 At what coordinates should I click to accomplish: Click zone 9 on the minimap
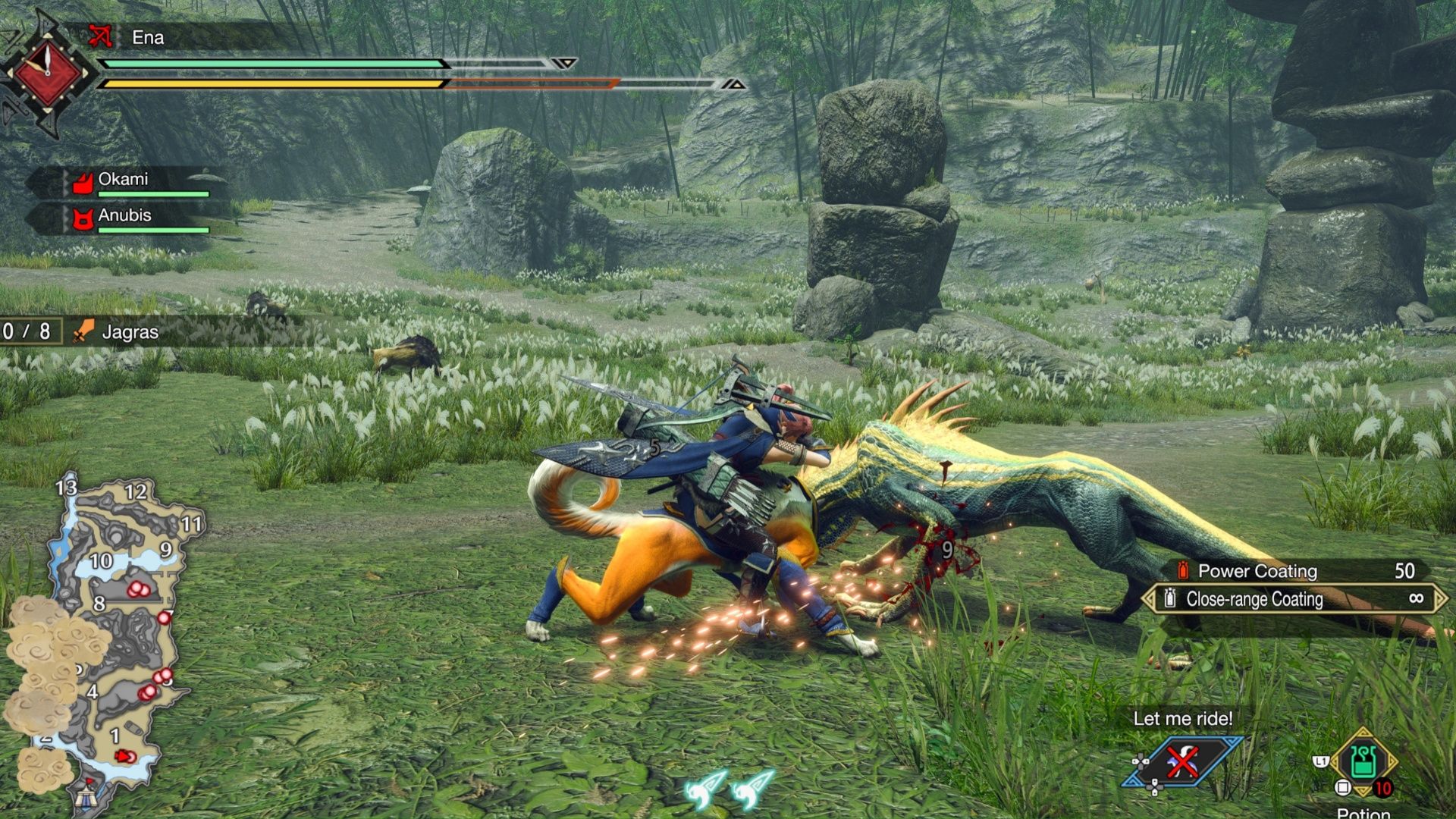tap(165, 550)
